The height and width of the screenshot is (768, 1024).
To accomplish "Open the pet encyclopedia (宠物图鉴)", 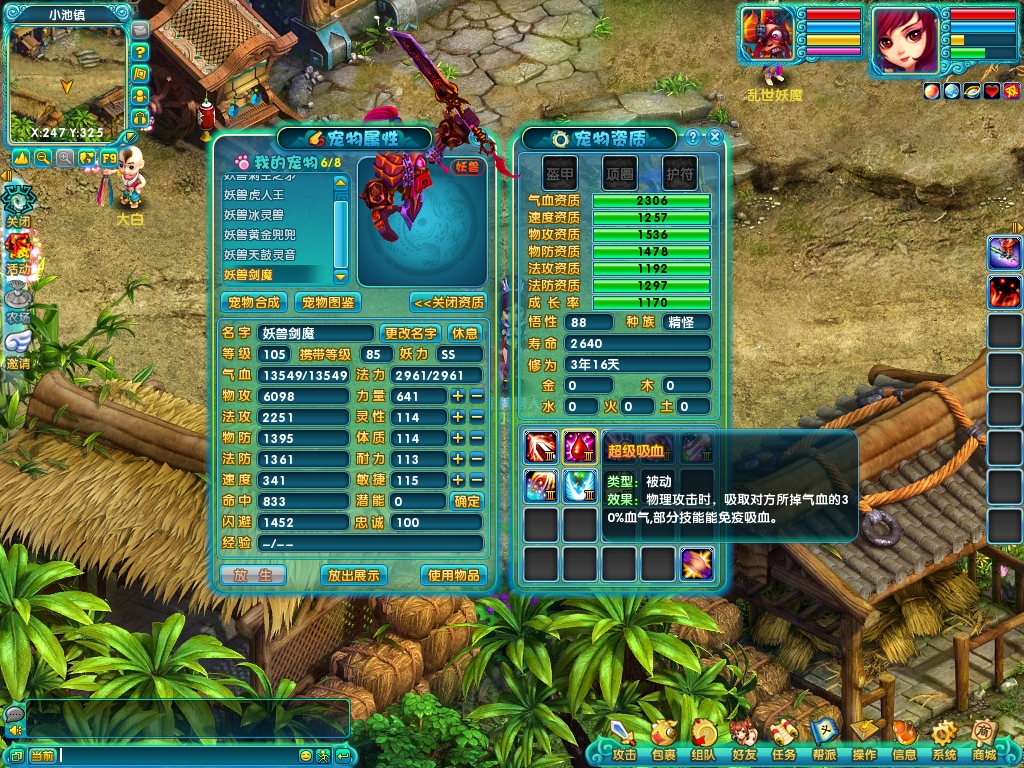I will (328, 302).
